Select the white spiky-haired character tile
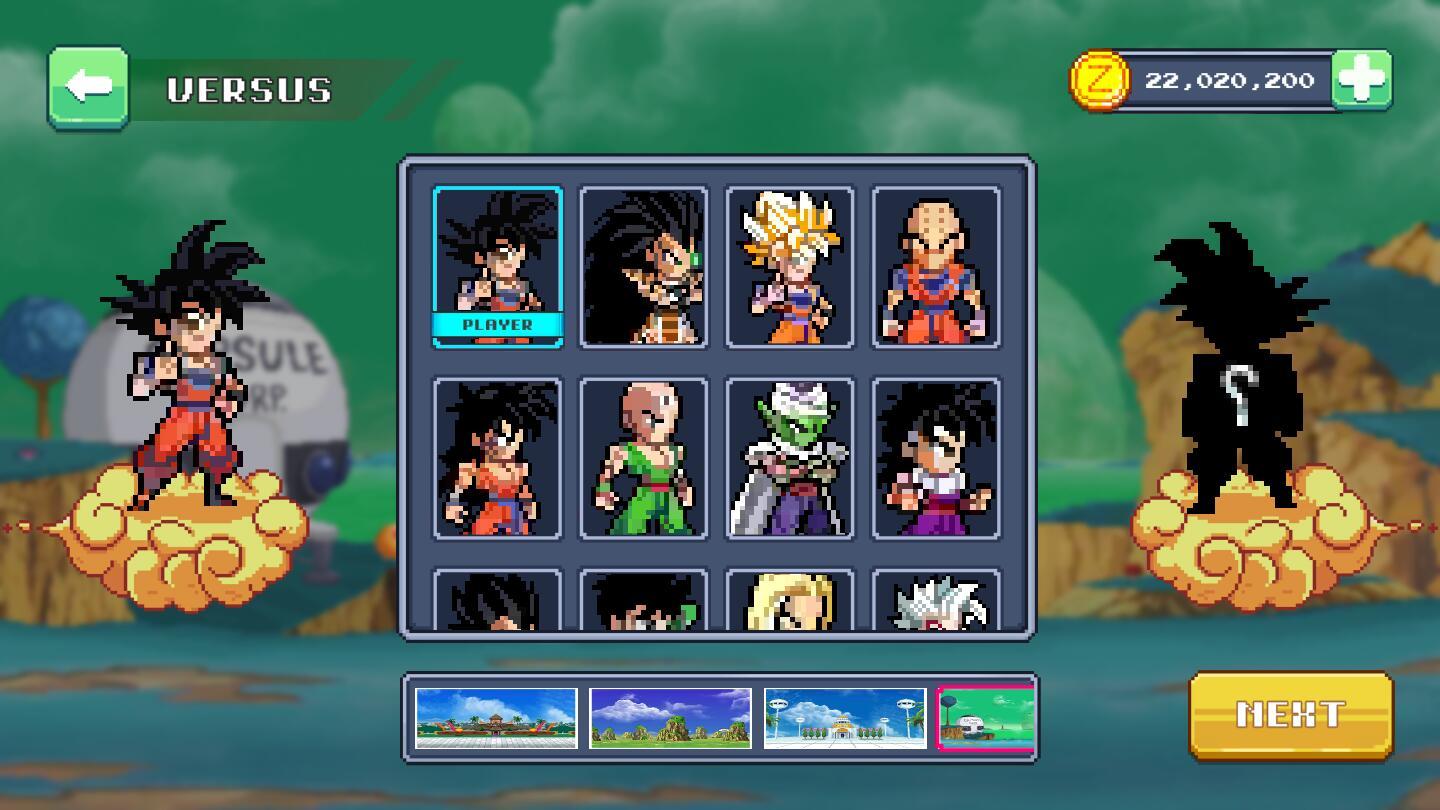The image size is (1440, 810). pos(935,600)
